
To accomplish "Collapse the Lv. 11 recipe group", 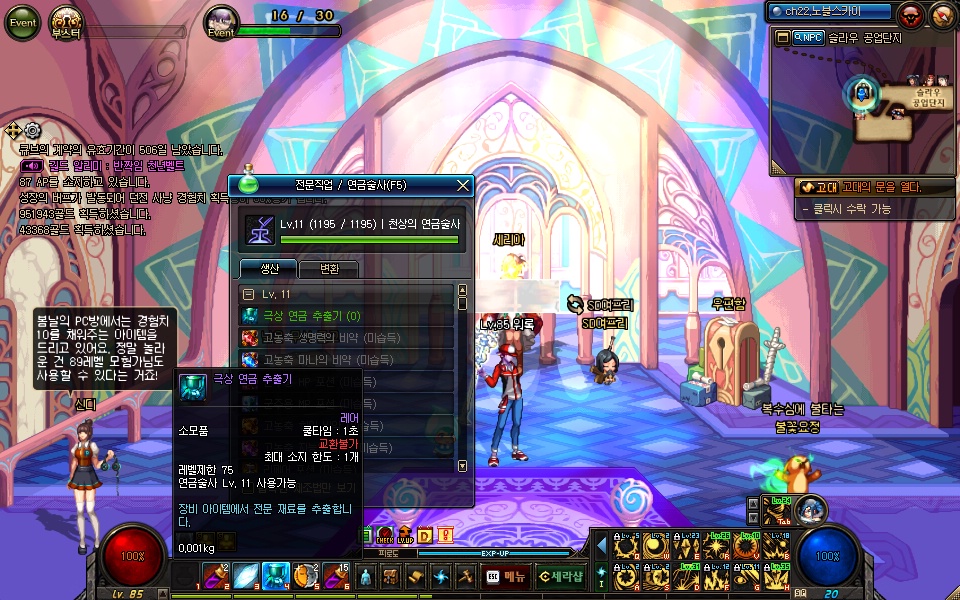I will click(x=249, y=295).
